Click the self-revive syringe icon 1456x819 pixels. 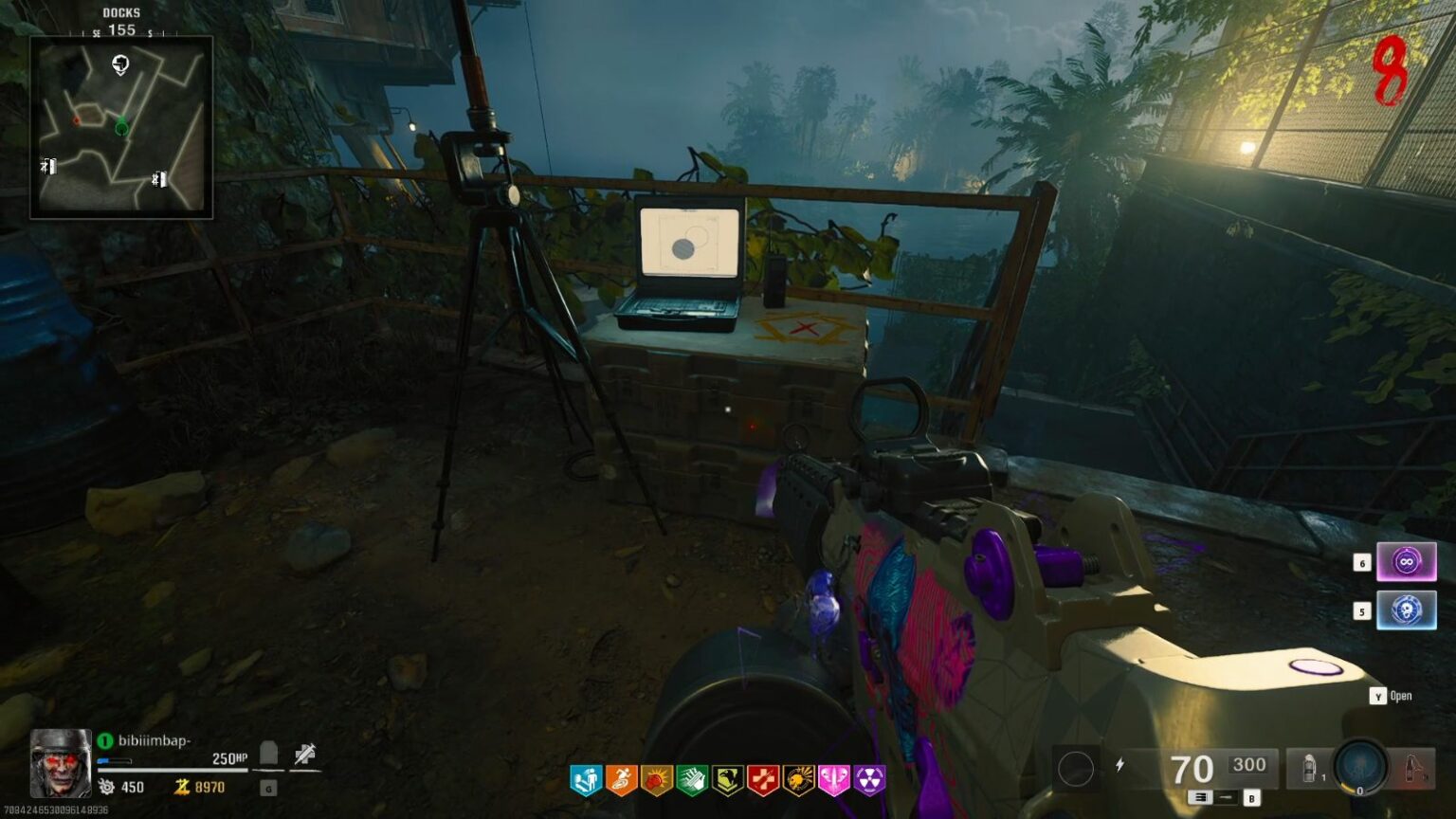(x=302, y=752)
